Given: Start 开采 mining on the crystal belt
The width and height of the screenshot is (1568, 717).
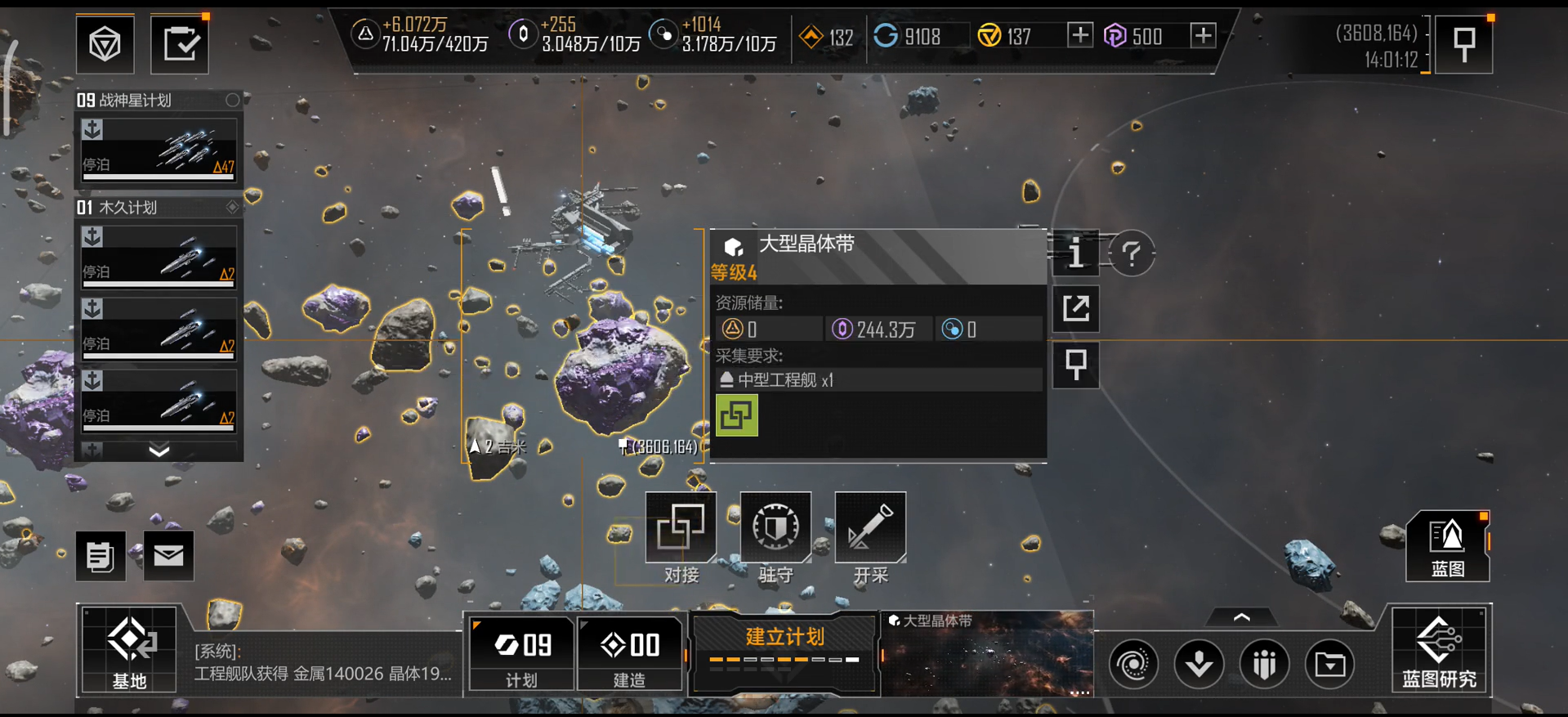Looking at the screenshot, I should [870, 528].
